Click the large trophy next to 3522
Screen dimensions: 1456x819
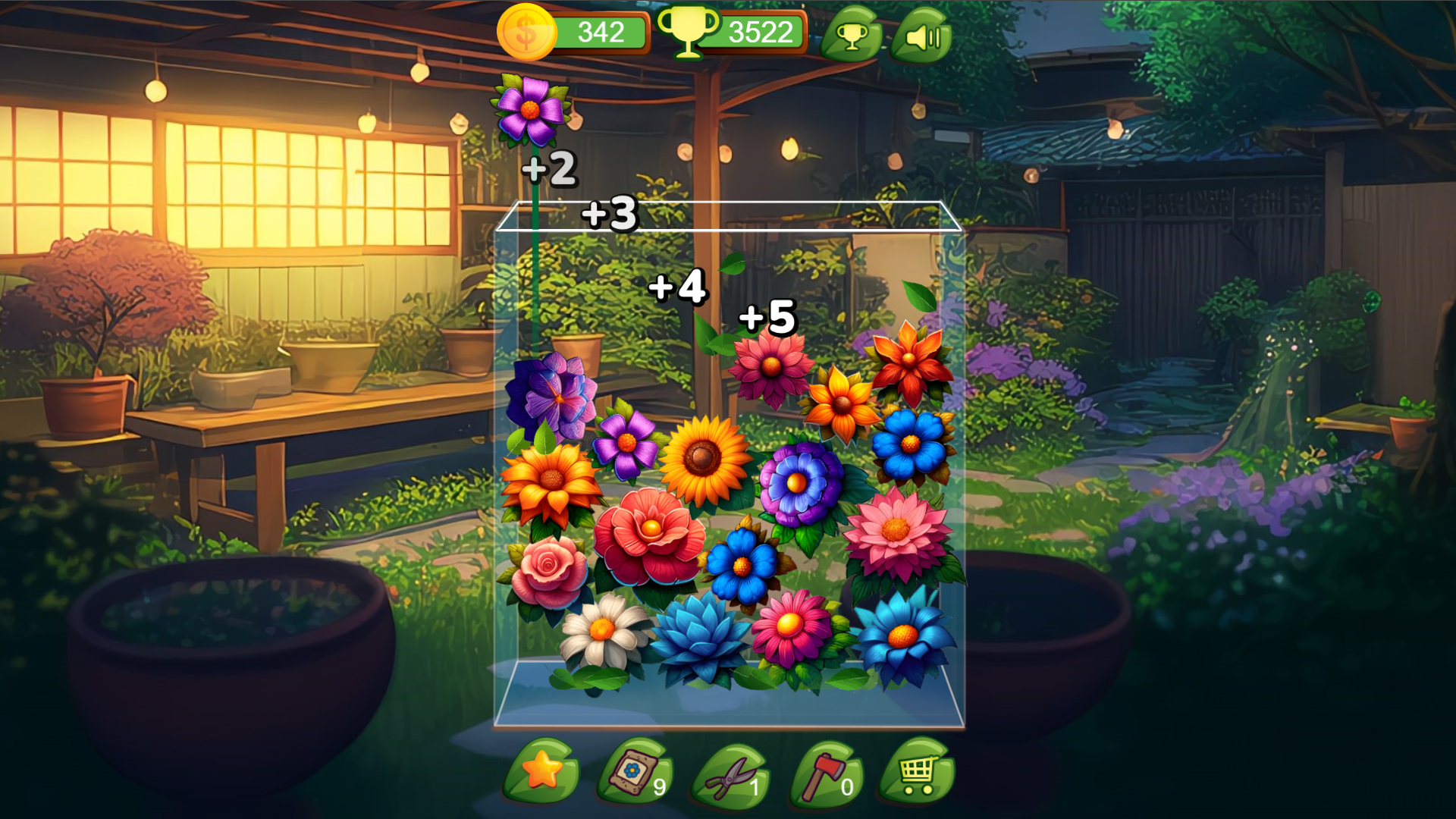point(690,32)
